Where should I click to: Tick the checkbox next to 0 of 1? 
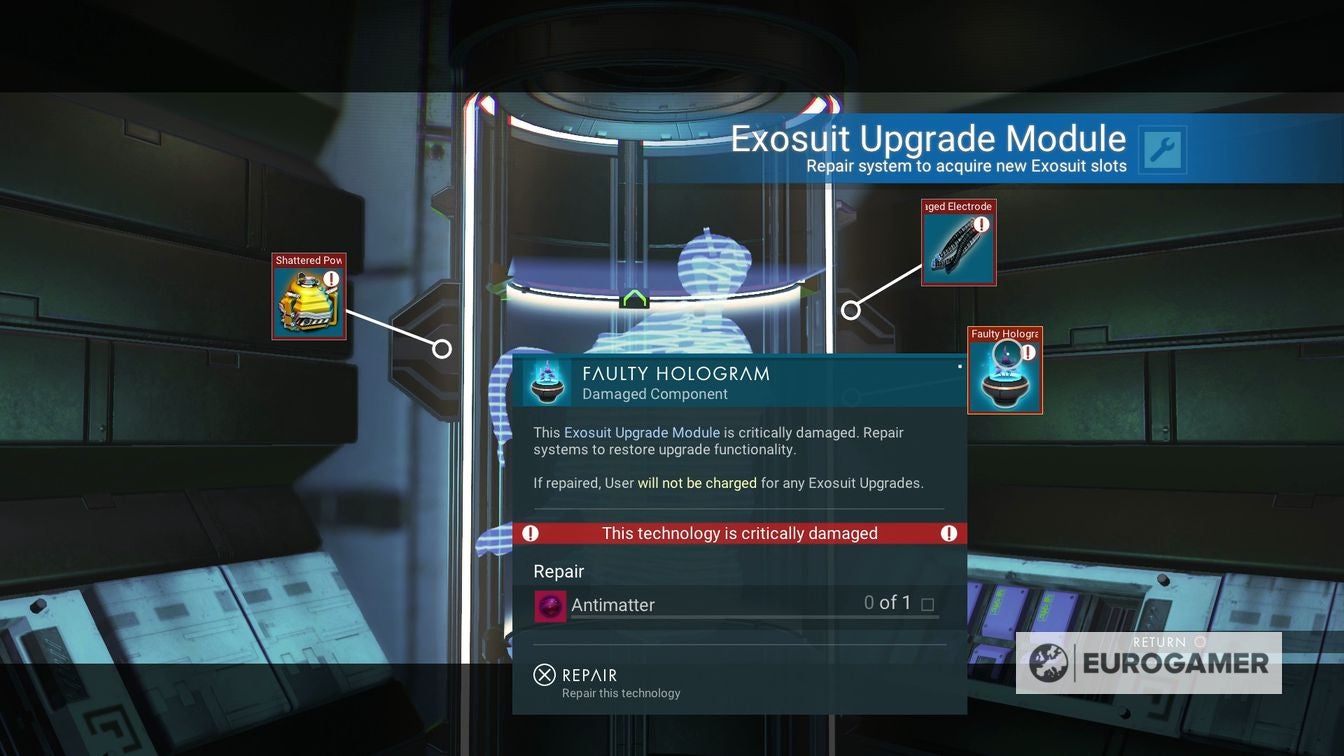928,604
